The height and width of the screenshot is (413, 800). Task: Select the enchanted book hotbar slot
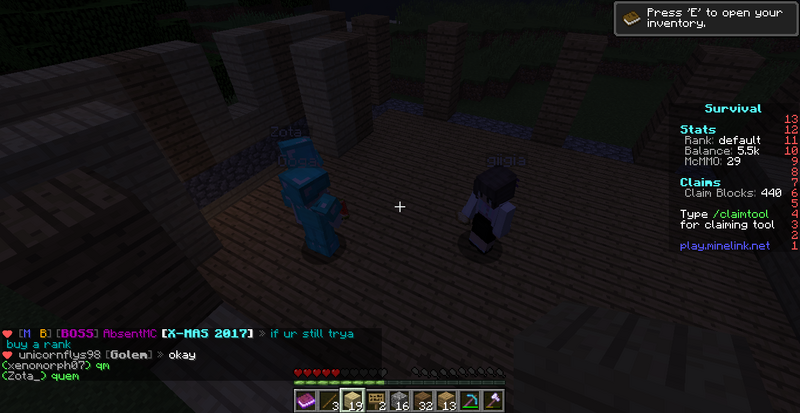click(x=304, y=400)
